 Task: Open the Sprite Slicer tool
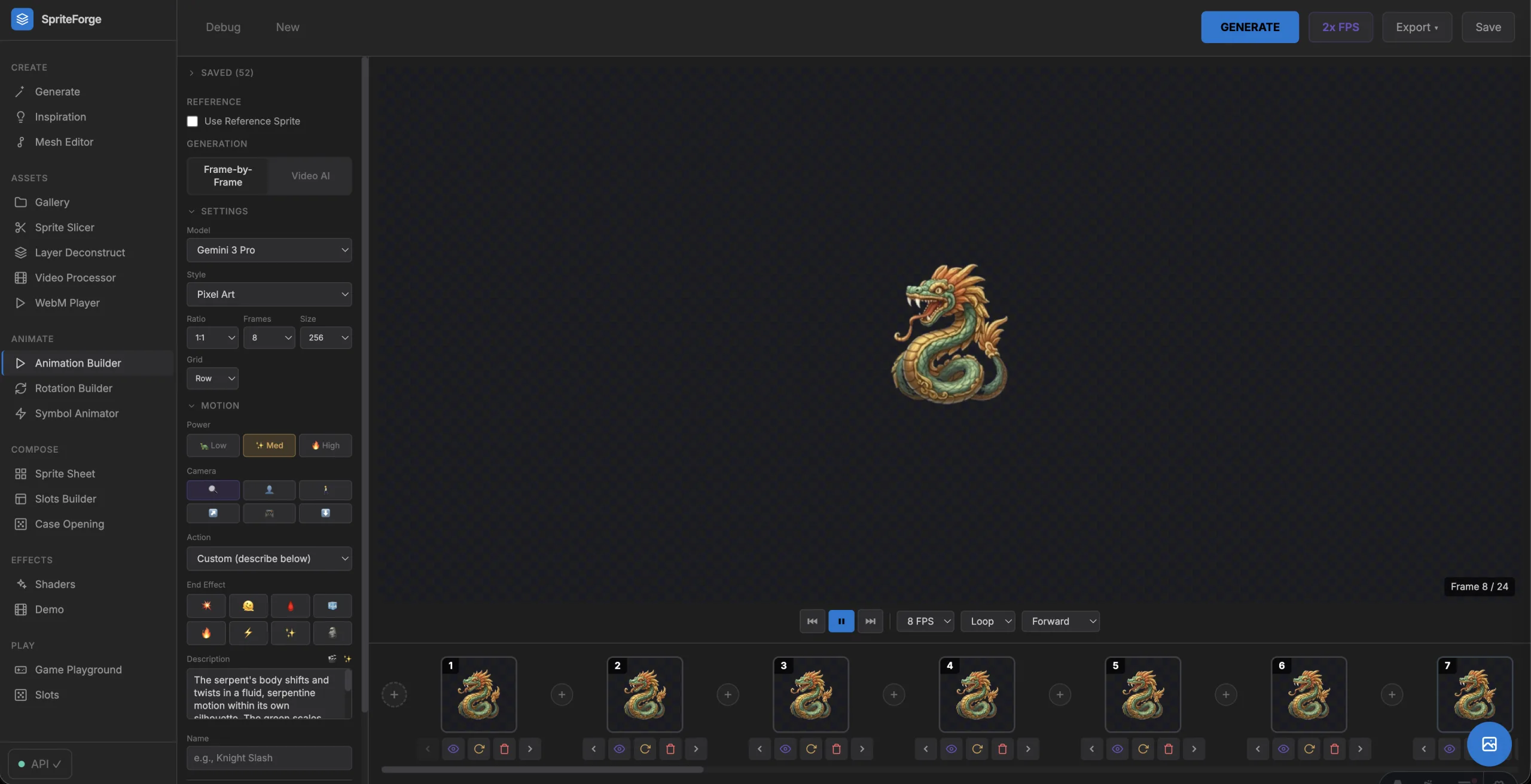(66, 227)
